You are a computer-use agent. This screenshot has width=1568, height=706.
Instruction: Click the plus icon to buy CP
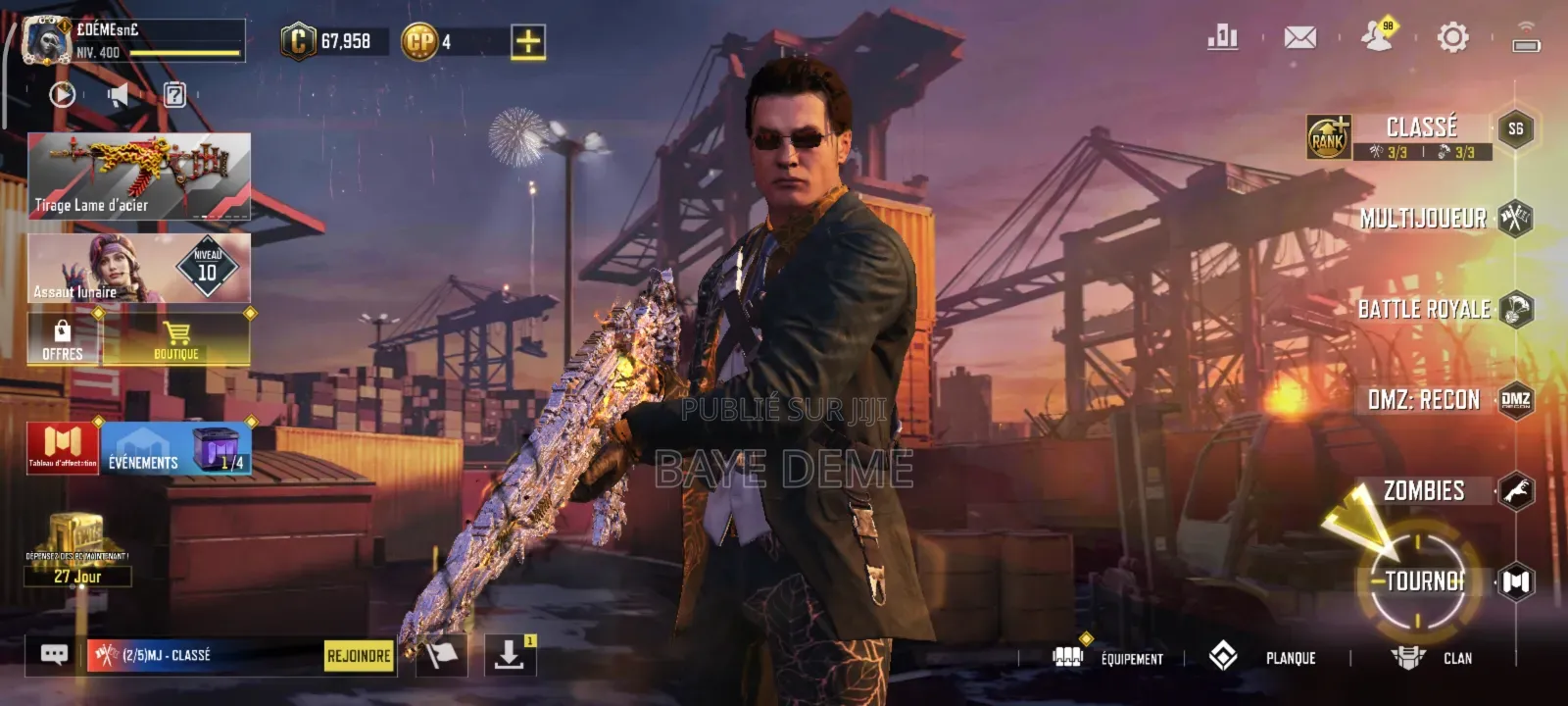pos(526,42)
